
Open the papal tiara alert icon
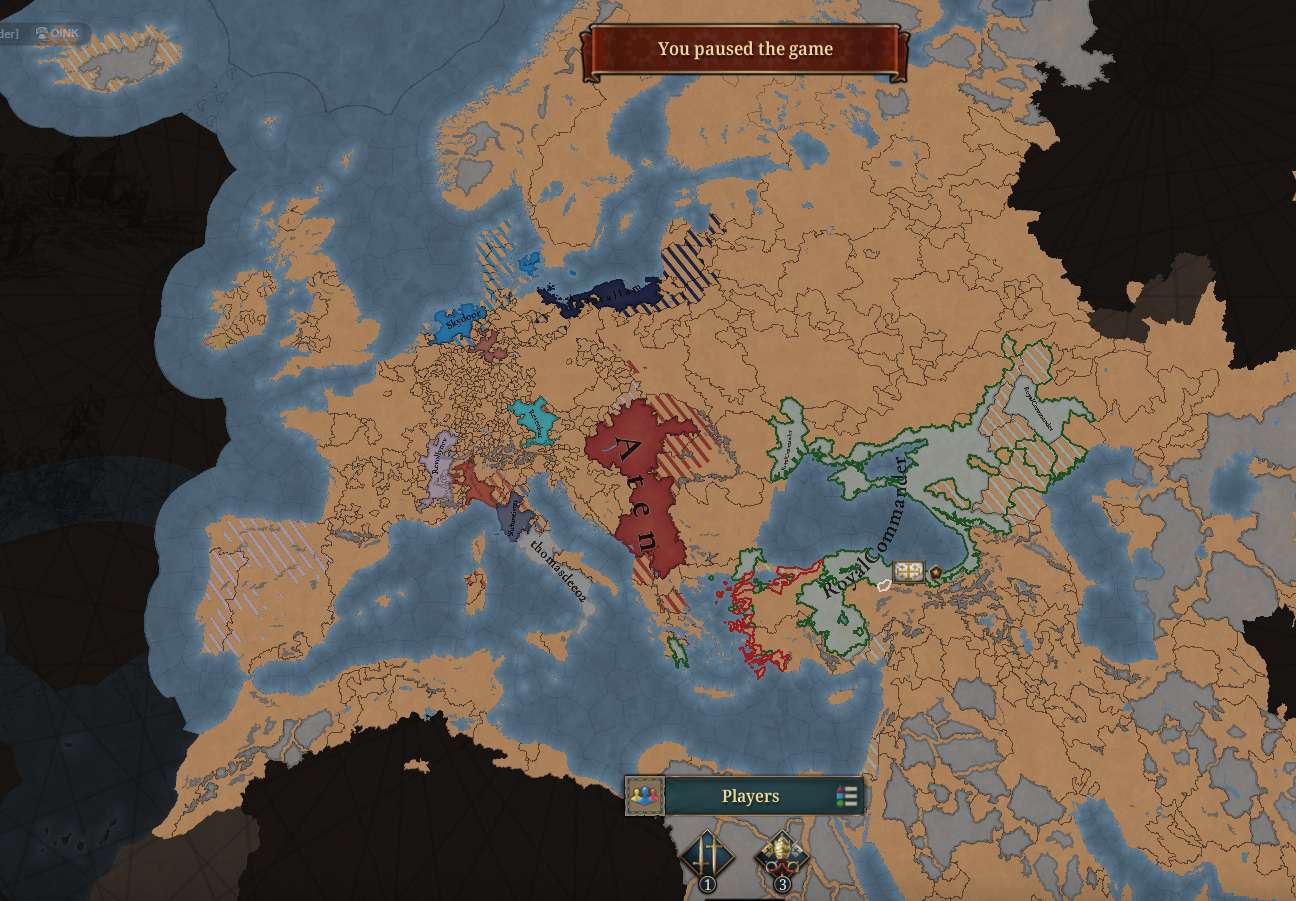781,856
